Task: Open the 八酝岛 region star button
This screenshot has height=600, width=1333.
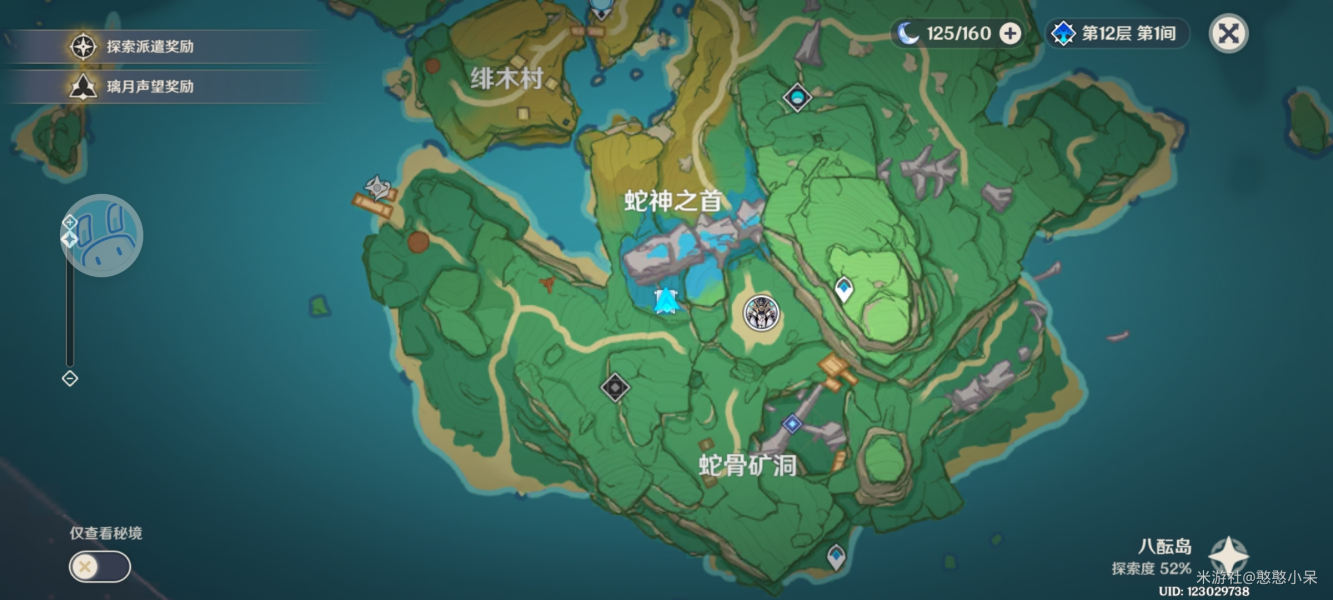Action: [1228, 556]
